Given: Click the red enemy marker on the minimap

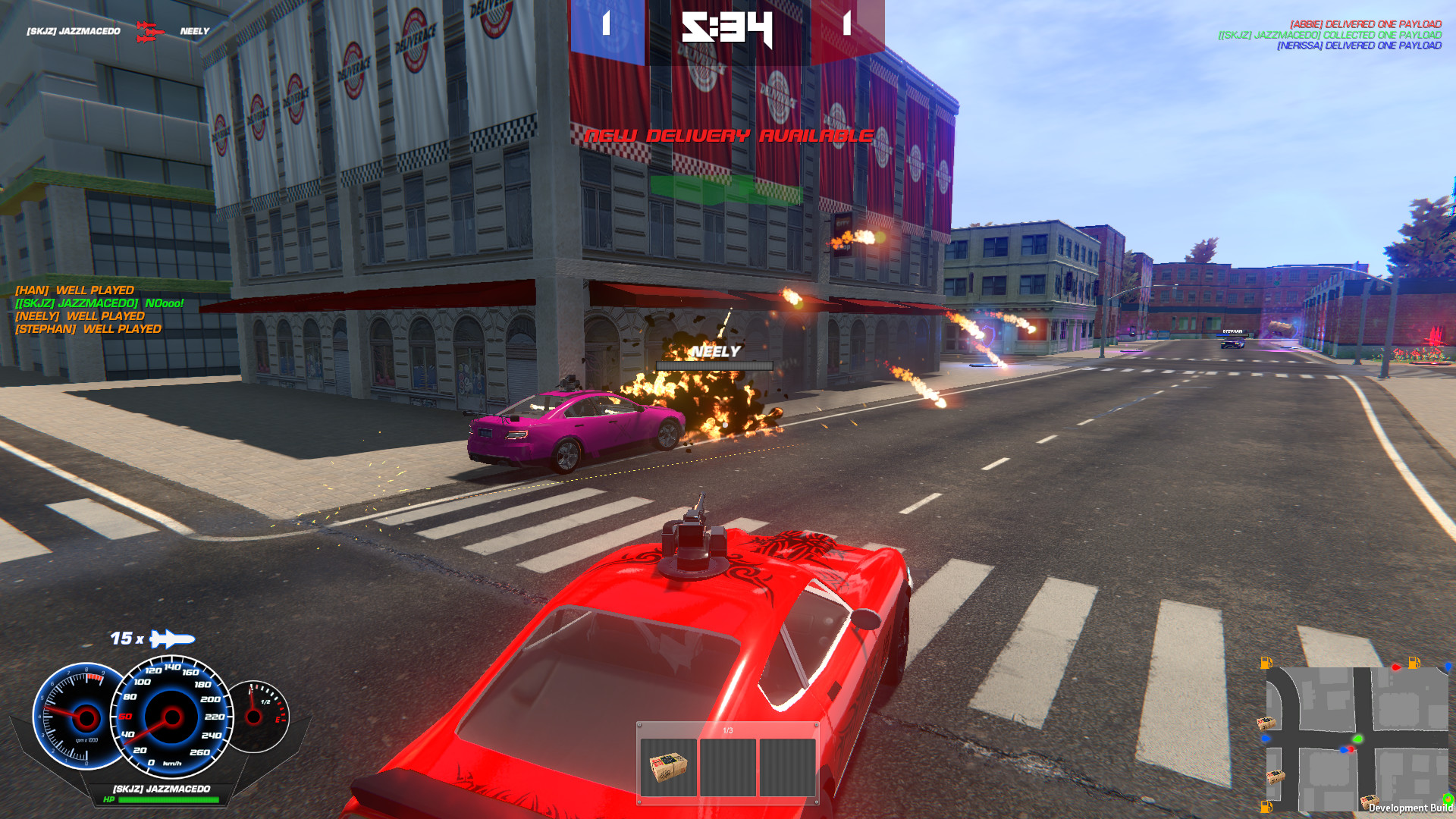Looking at the screenshot, I should (x=1351, y=749).
